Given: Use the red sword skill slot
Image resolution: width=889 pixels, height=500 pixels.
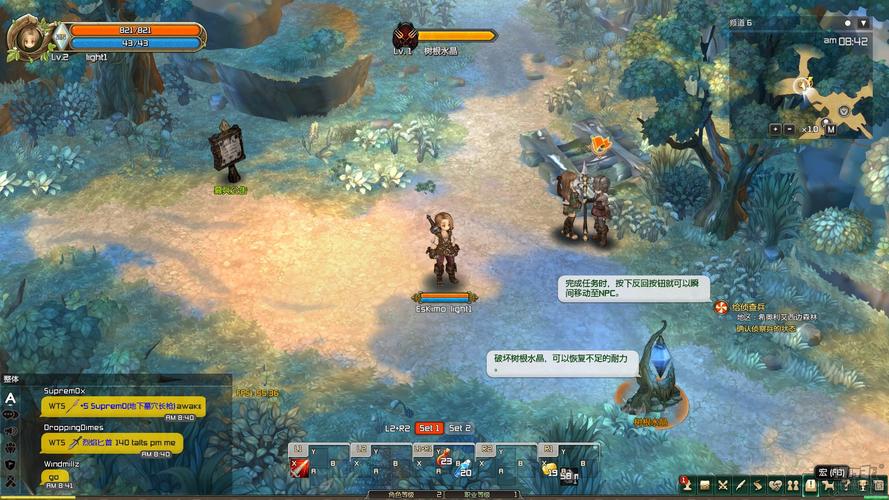Looking at the screenshot, I should tap(299, 468).
